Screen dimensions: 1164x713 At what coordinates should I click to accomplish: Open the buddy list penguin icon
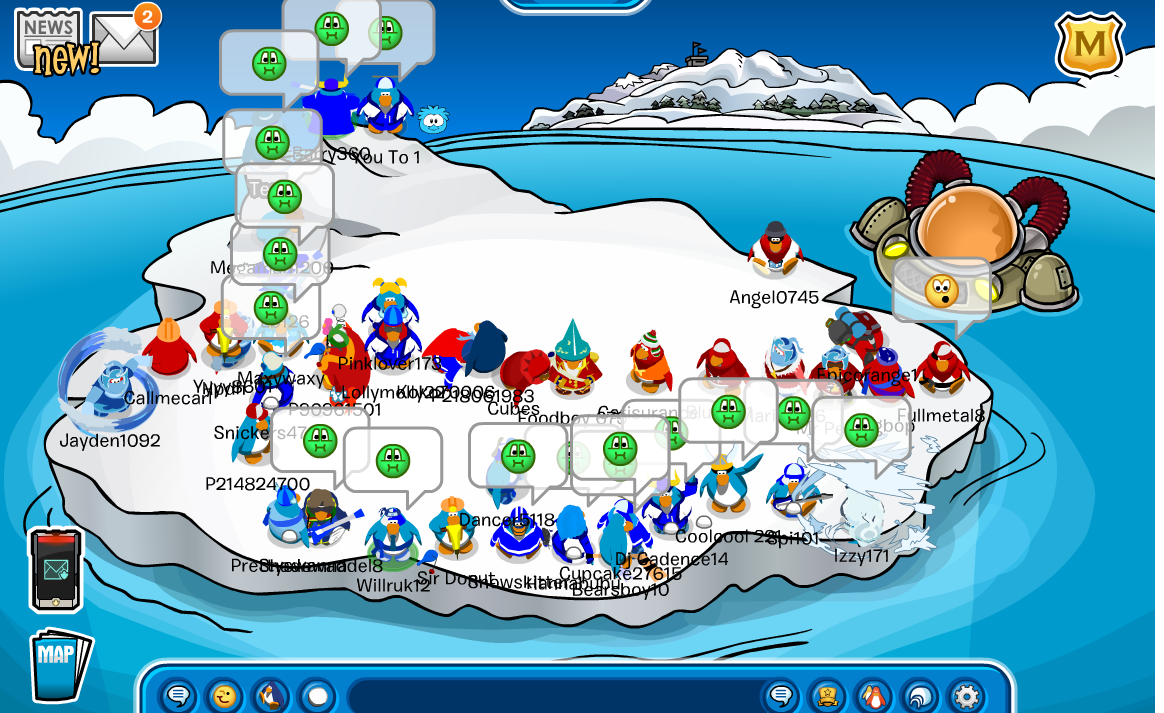pos(874,696)
